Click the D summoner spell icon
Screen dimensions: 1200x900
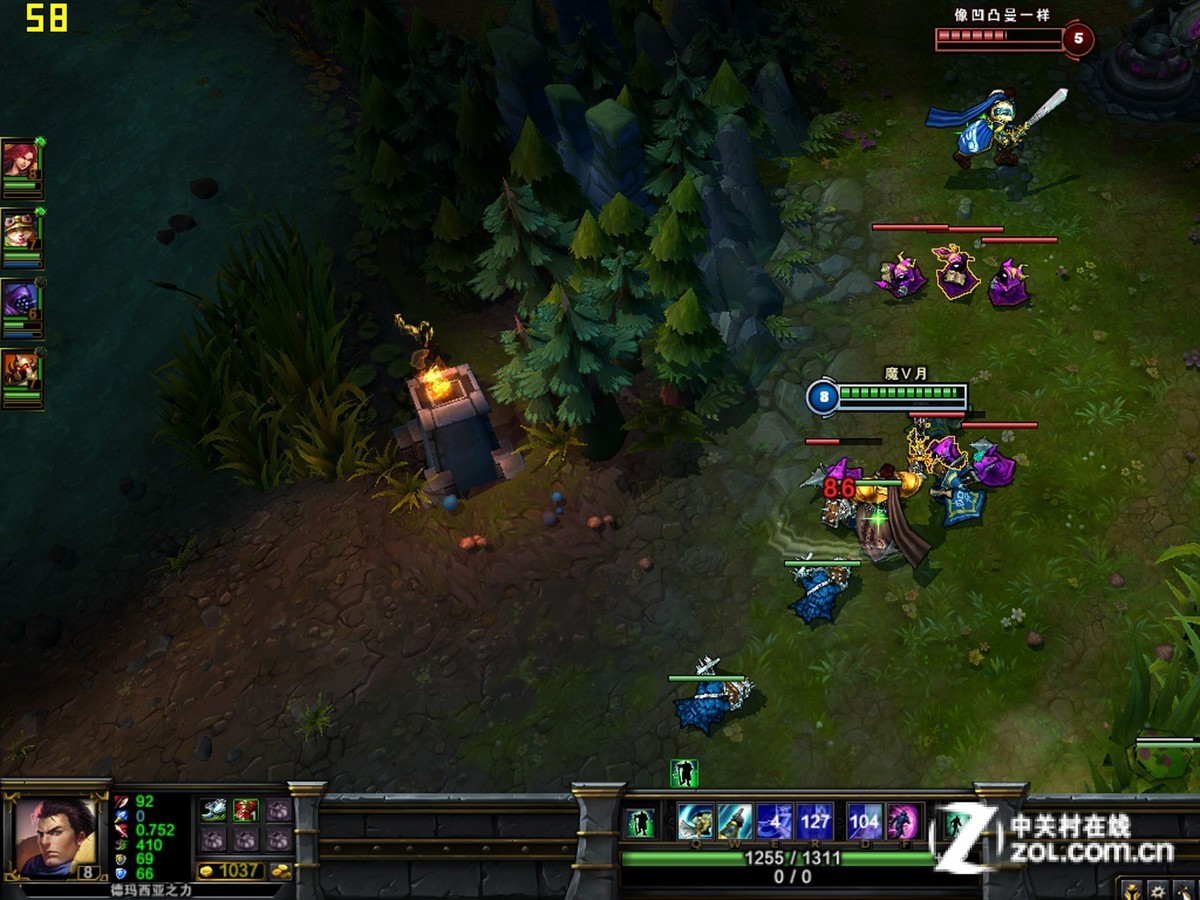pos(864,822)
